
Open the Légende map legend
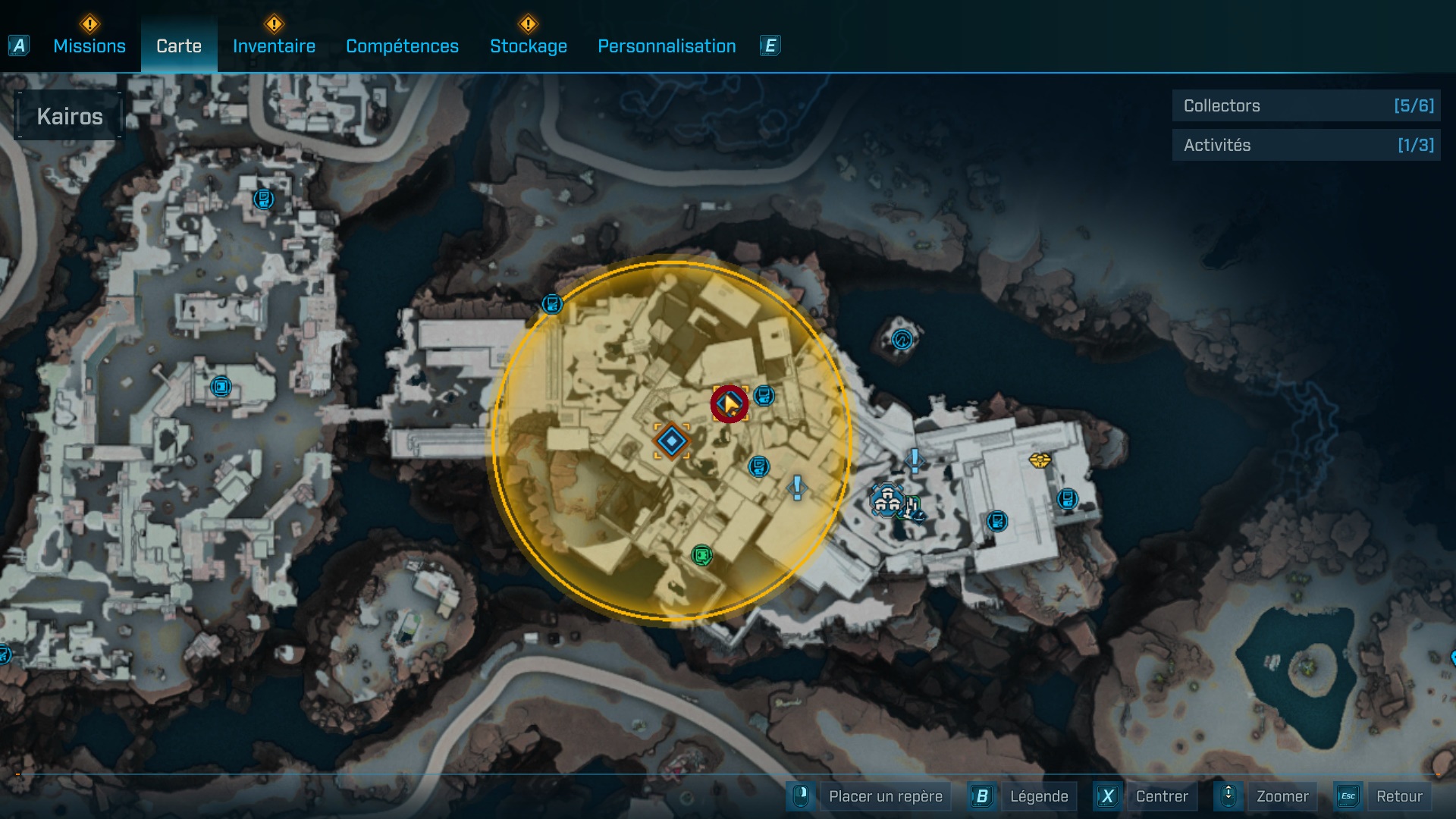coord(1038,796)
